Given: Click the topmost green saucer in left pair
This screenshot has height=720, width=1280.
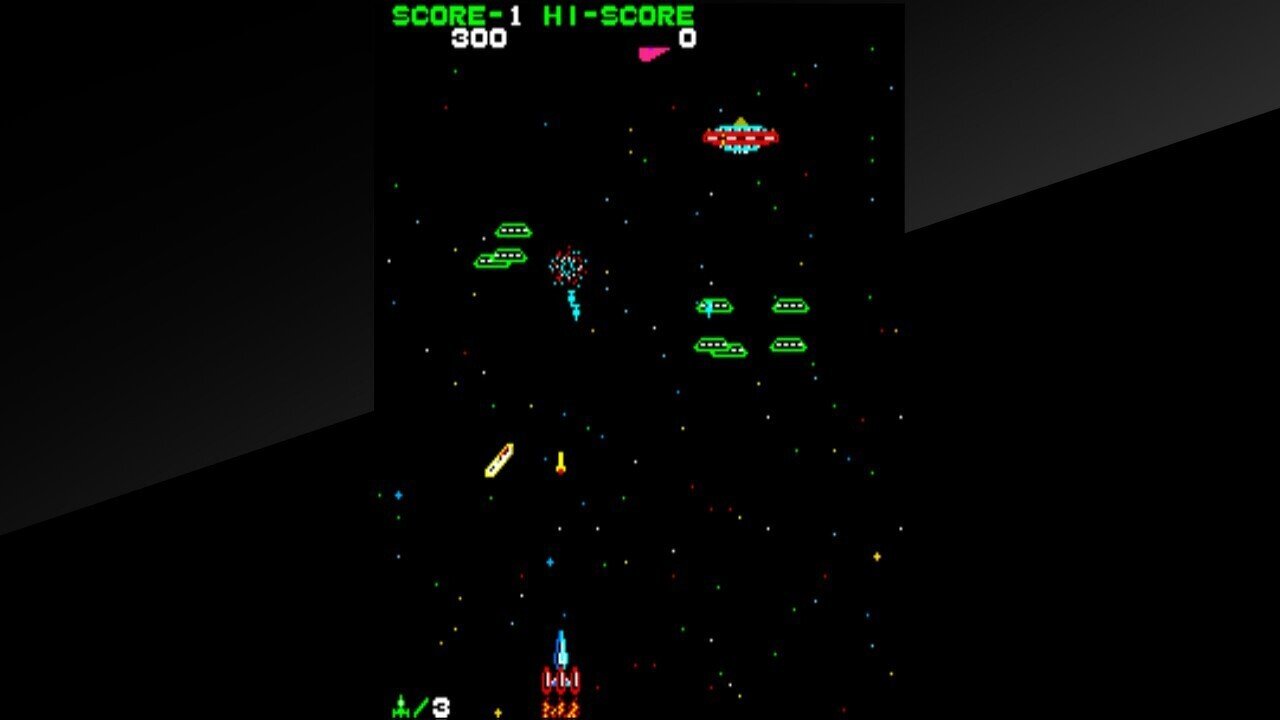Looking at the screenshot, I should tap(511, 228).
